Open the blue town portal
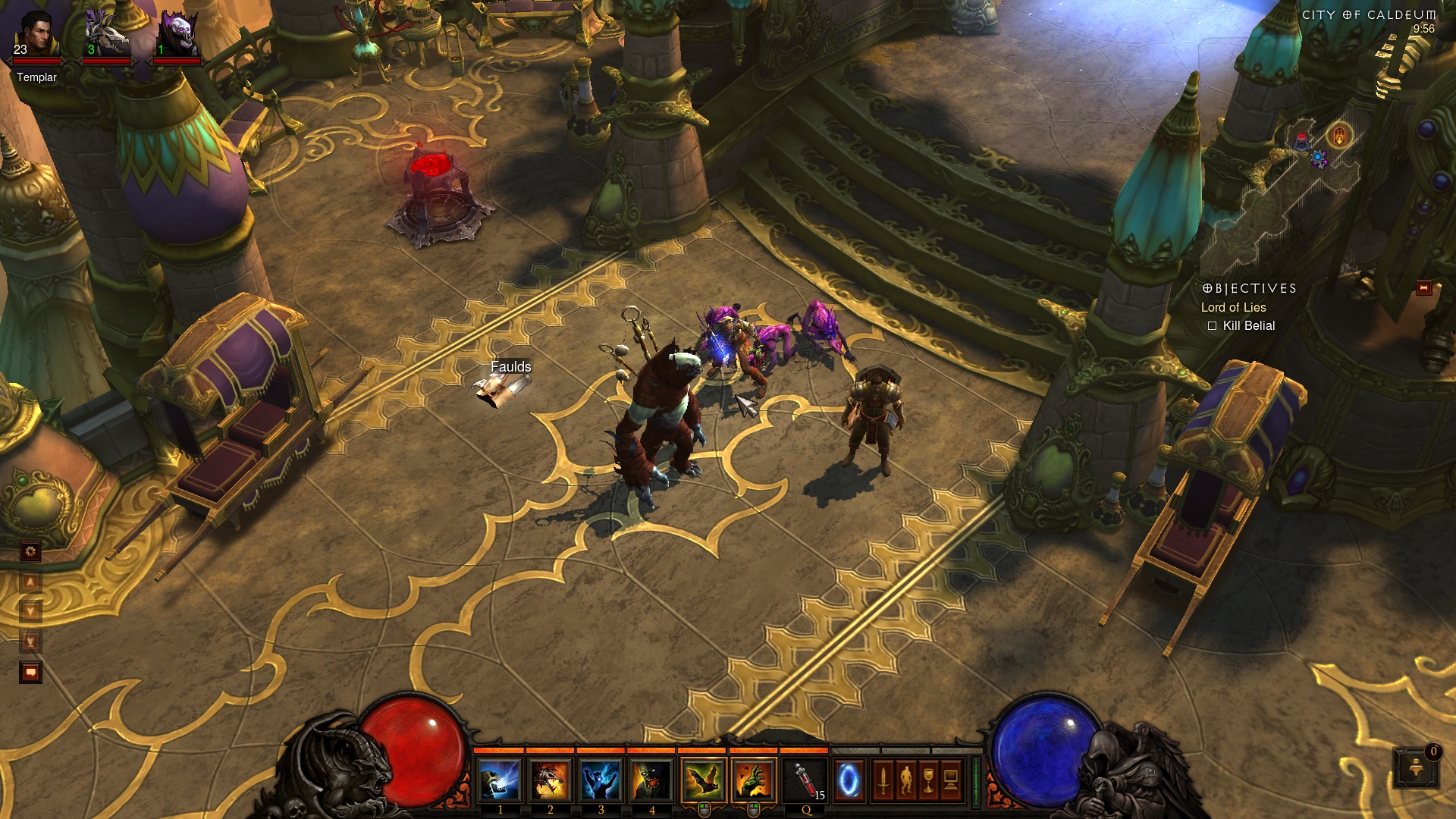This screenshot has width=1456, height=819. [849, 780]
